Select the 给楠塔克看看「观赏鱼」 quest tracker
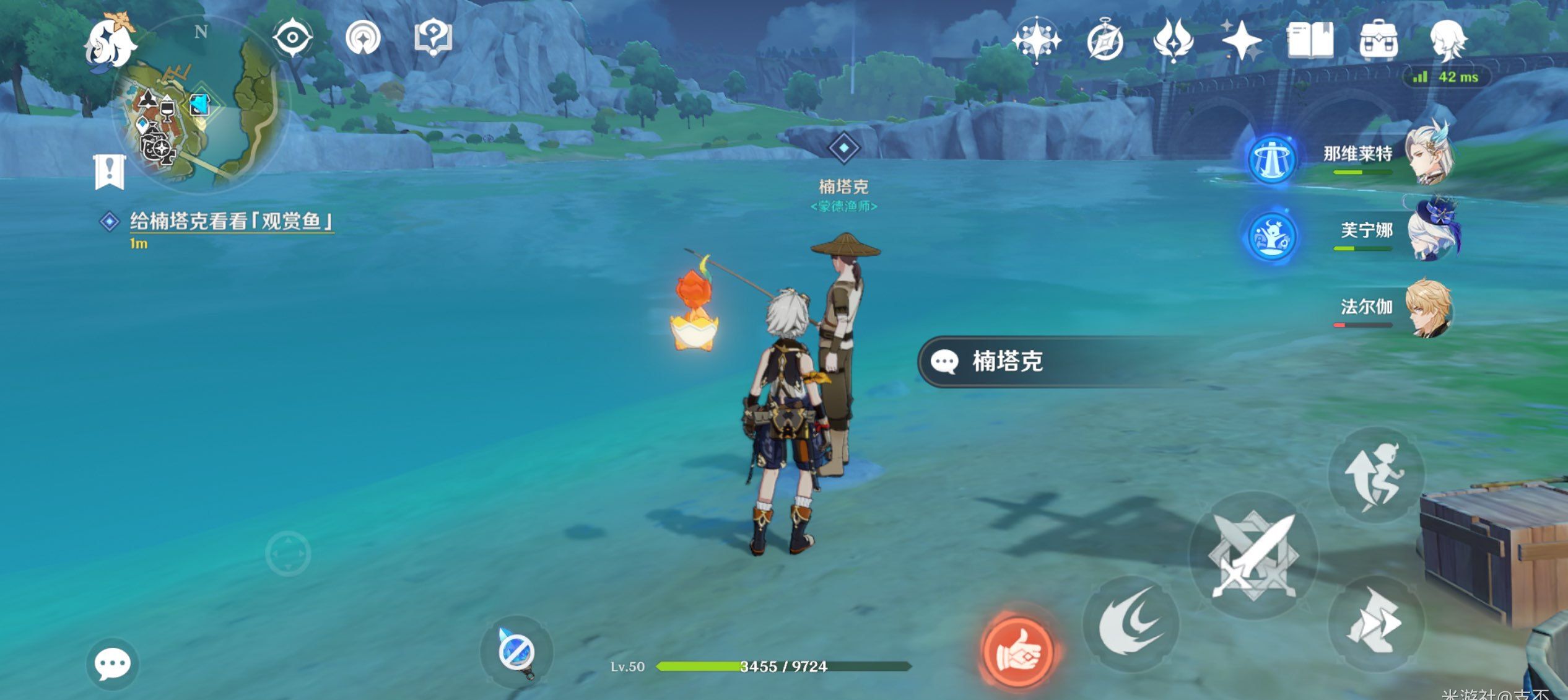 point(231,222)
